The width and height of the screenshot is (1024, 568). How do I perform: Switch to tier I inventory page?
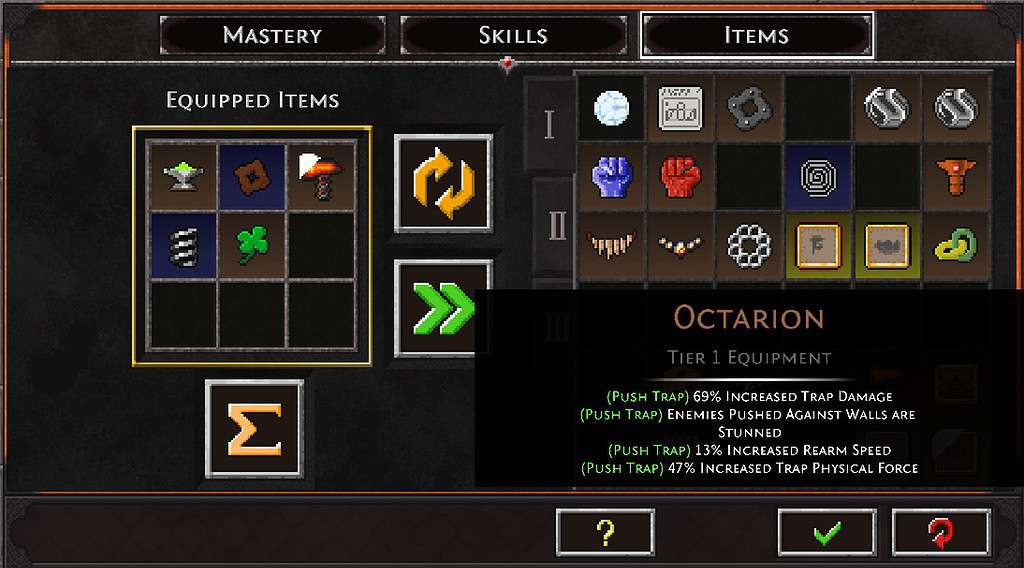[549, 124]
